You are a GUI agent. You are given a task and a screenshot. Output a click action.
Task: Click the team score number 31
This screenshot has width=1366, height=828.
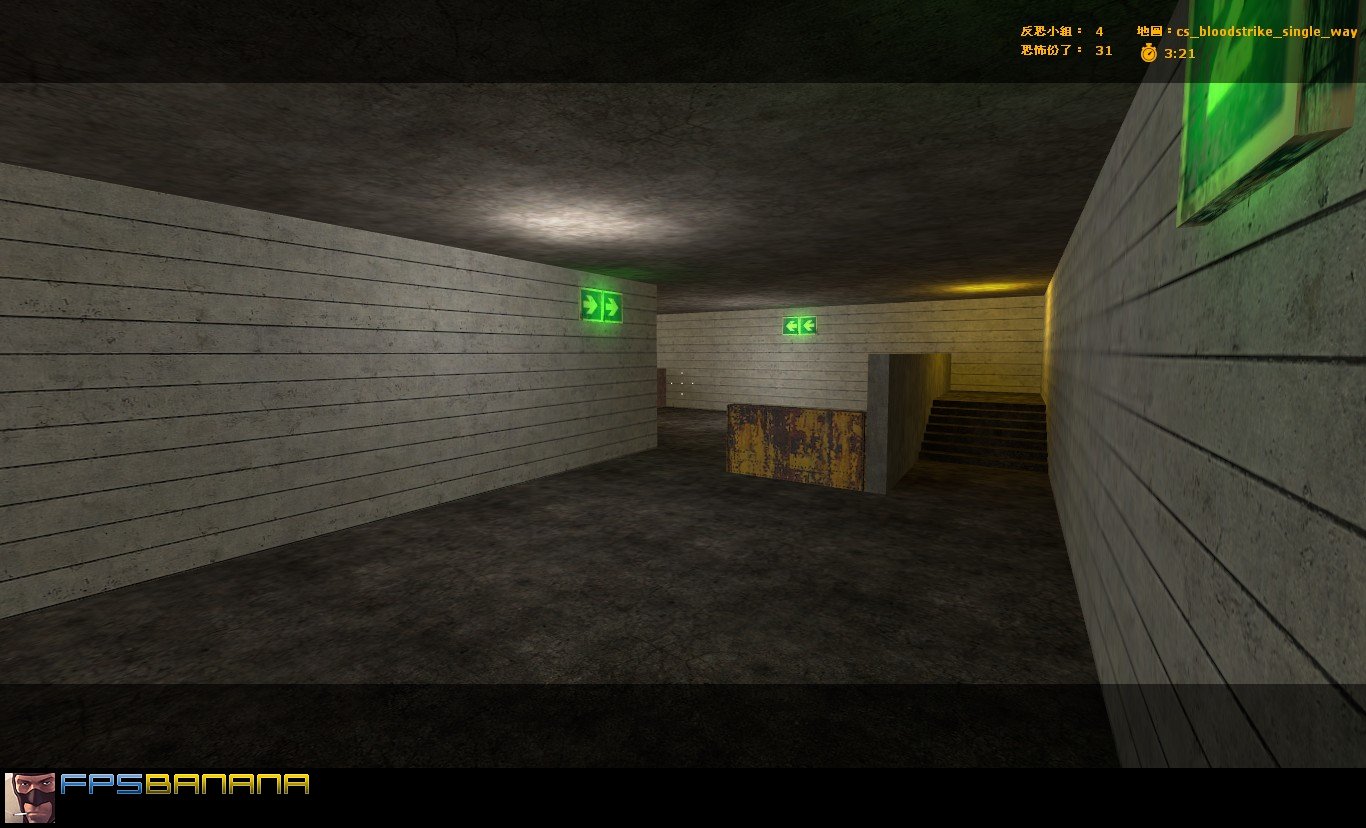click(x=1103, y=51)
